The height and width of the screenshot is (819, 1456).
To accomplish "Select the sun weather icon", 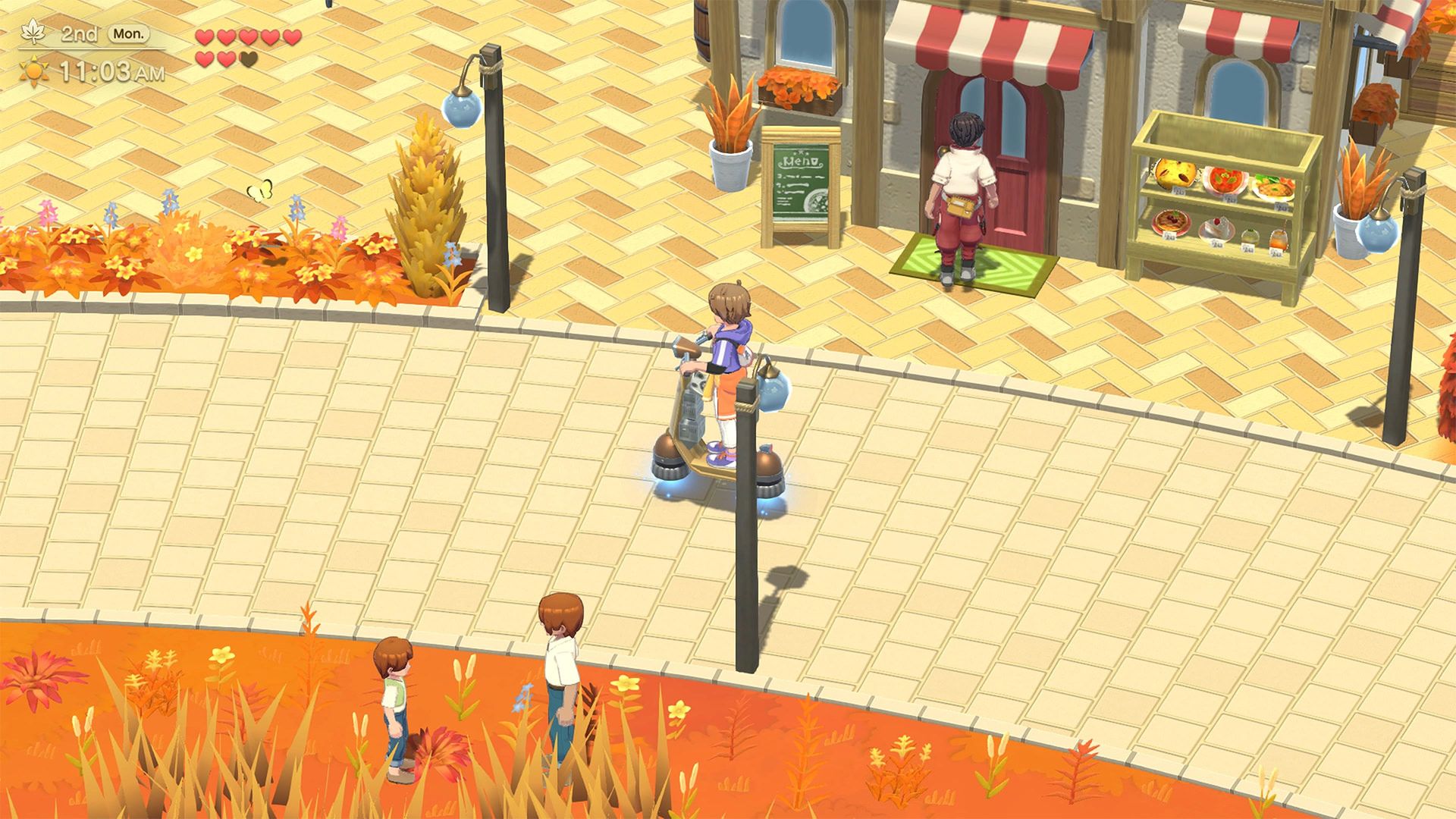I will pos(34,70).
